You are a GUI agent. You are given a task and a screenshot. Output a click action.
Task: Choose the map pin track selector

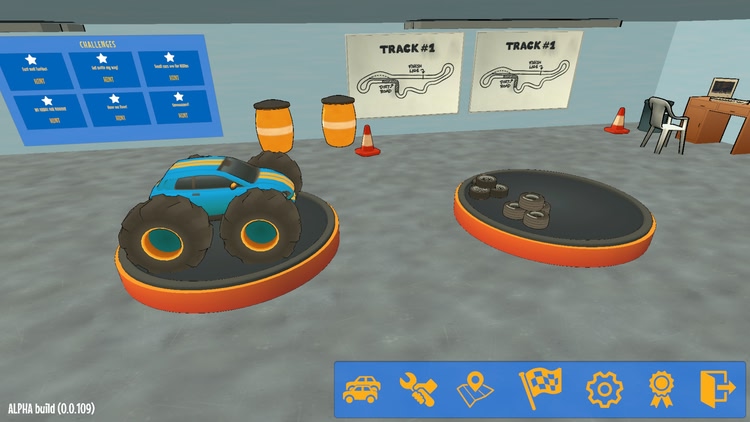476,388
